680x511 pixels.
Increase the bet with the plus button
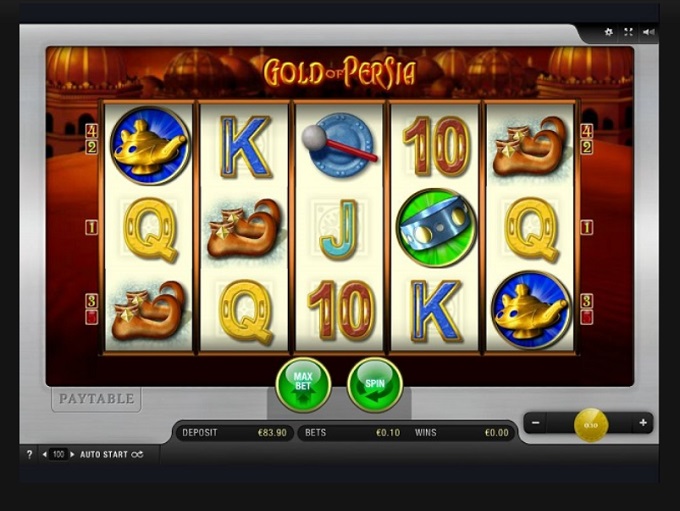(643, 423)
